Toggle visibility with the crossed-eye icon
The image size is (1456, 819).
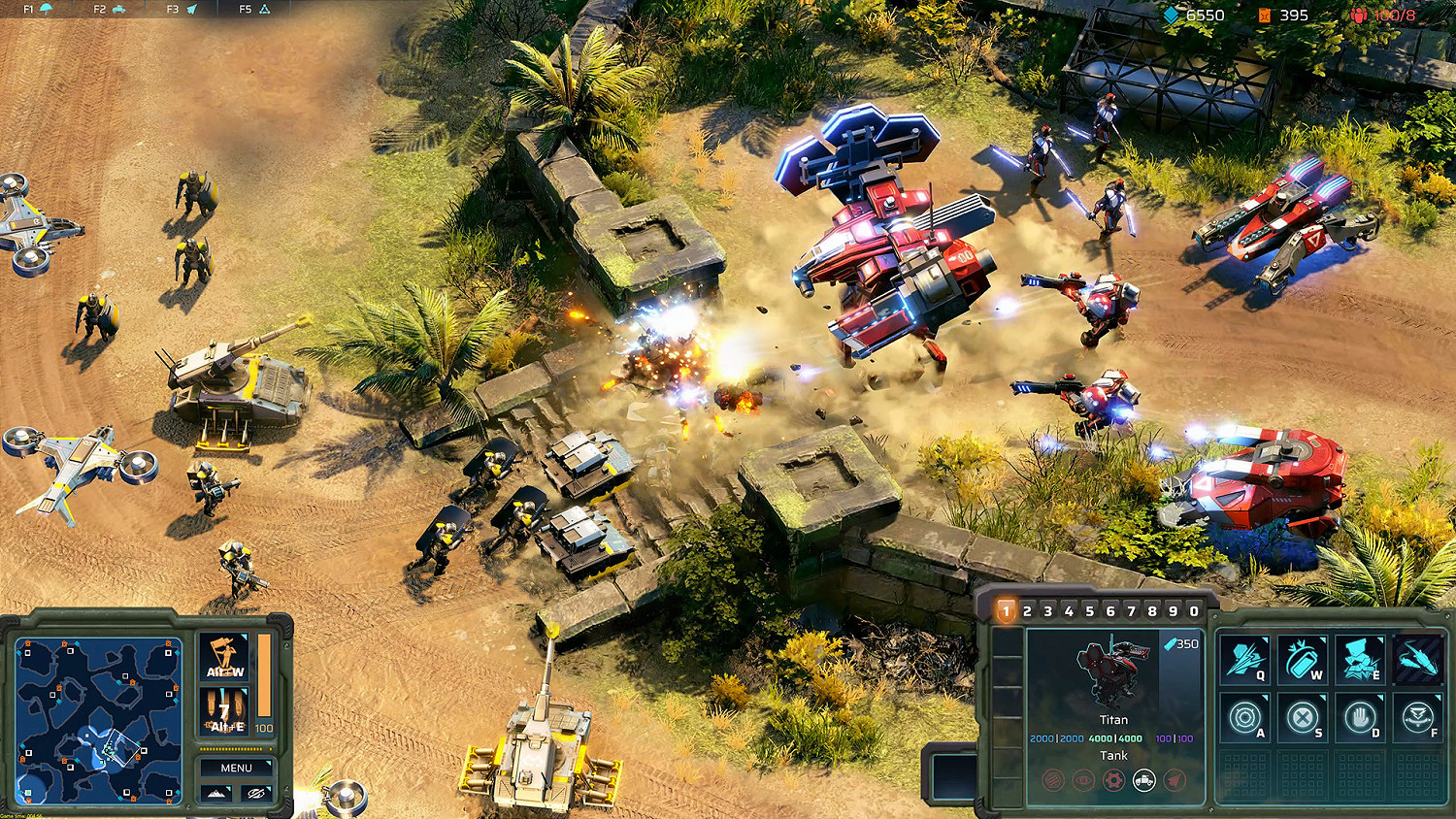point(254,793)
